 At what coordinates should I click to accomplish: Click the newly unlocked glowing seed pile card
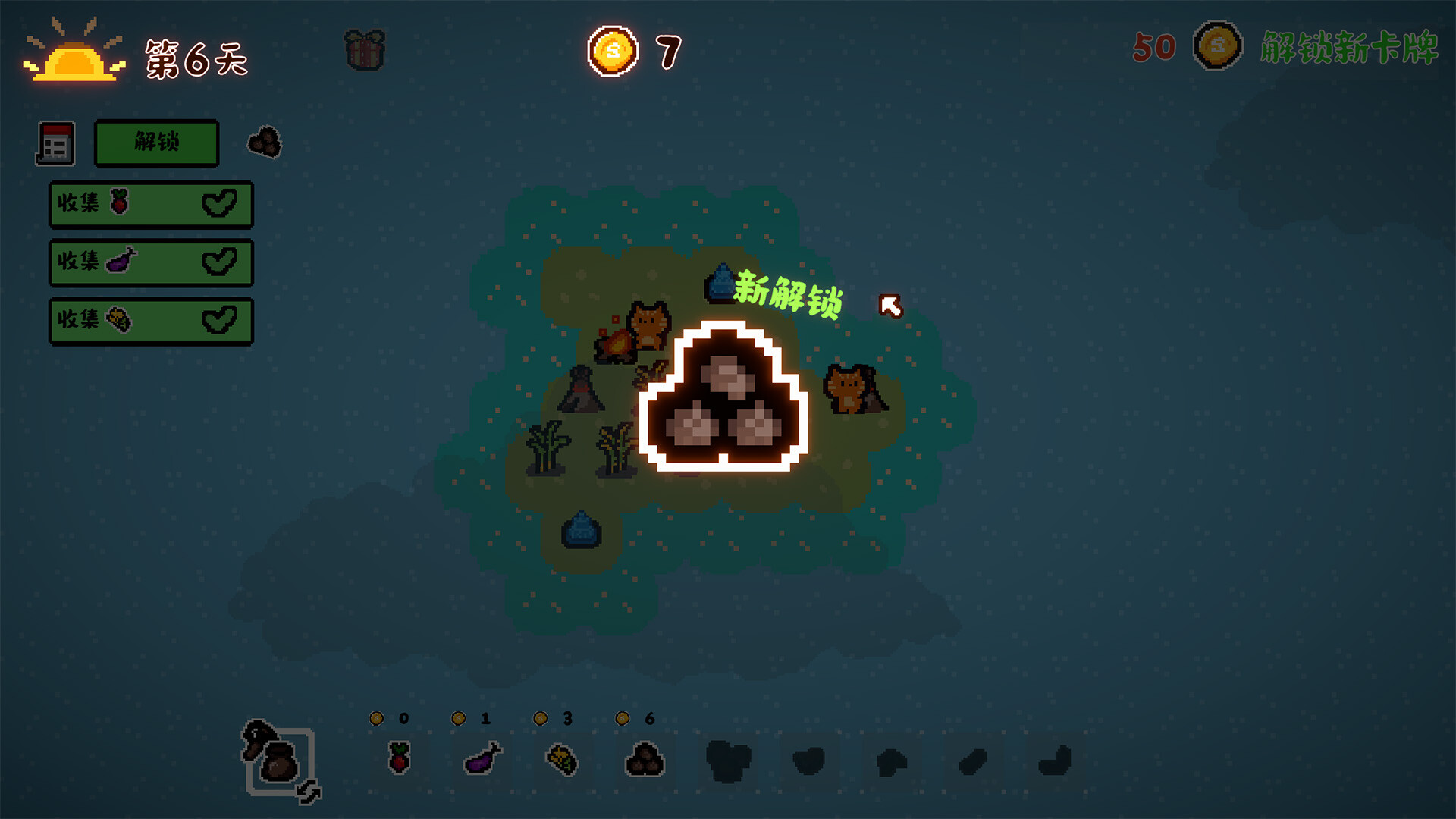tap(723, 397)
